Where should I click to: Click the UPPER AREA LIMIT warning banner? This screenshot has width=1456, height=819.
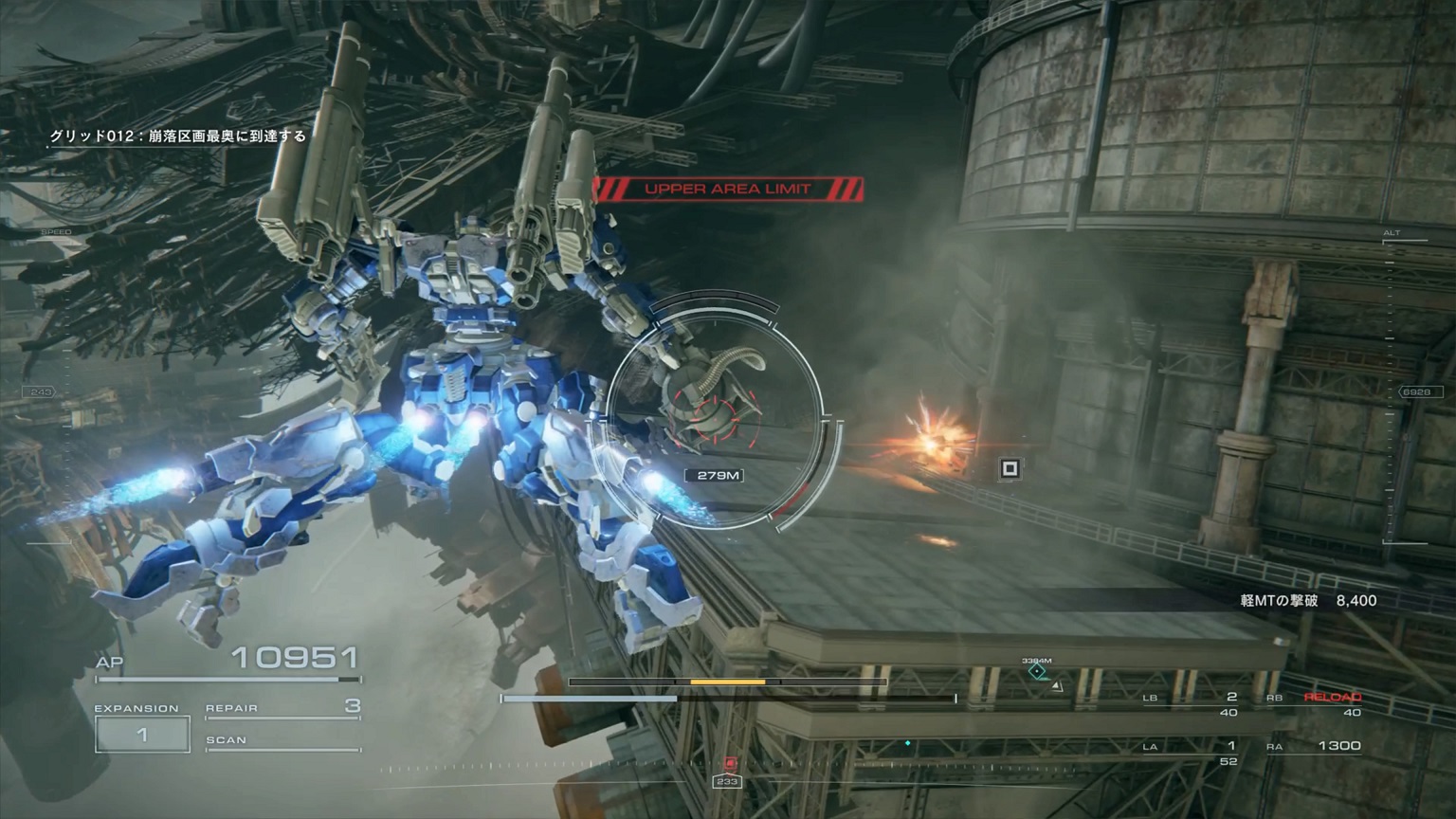tap(730, 189)
